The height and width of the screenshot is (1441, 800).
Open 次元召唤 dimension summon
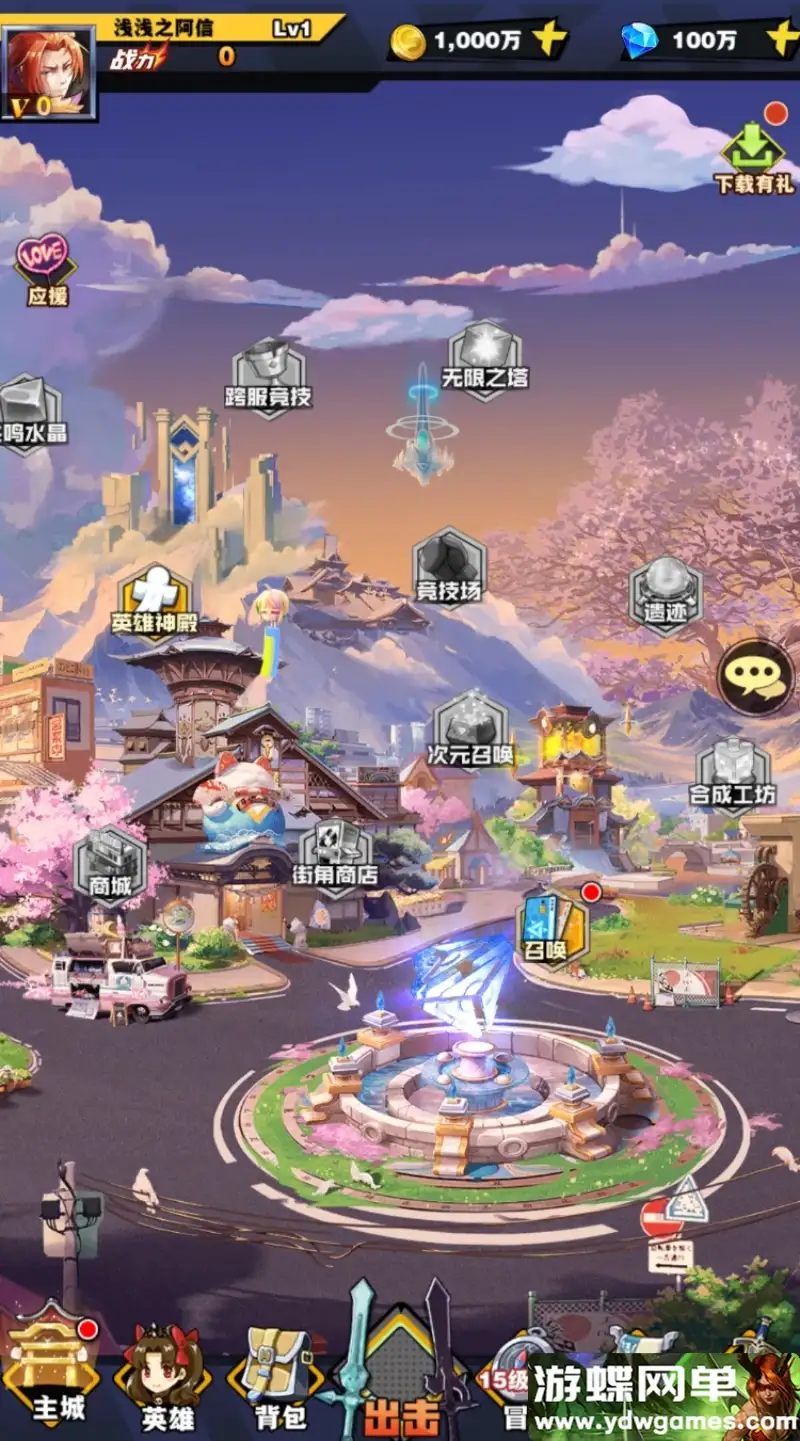470,728
